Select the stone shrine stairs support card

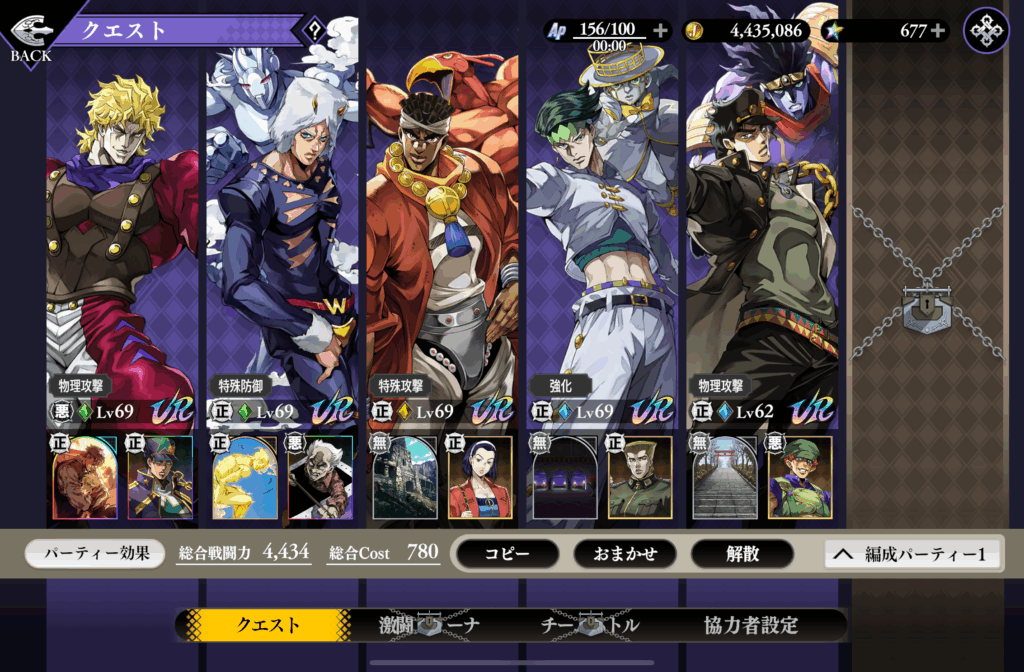(725, 478)
